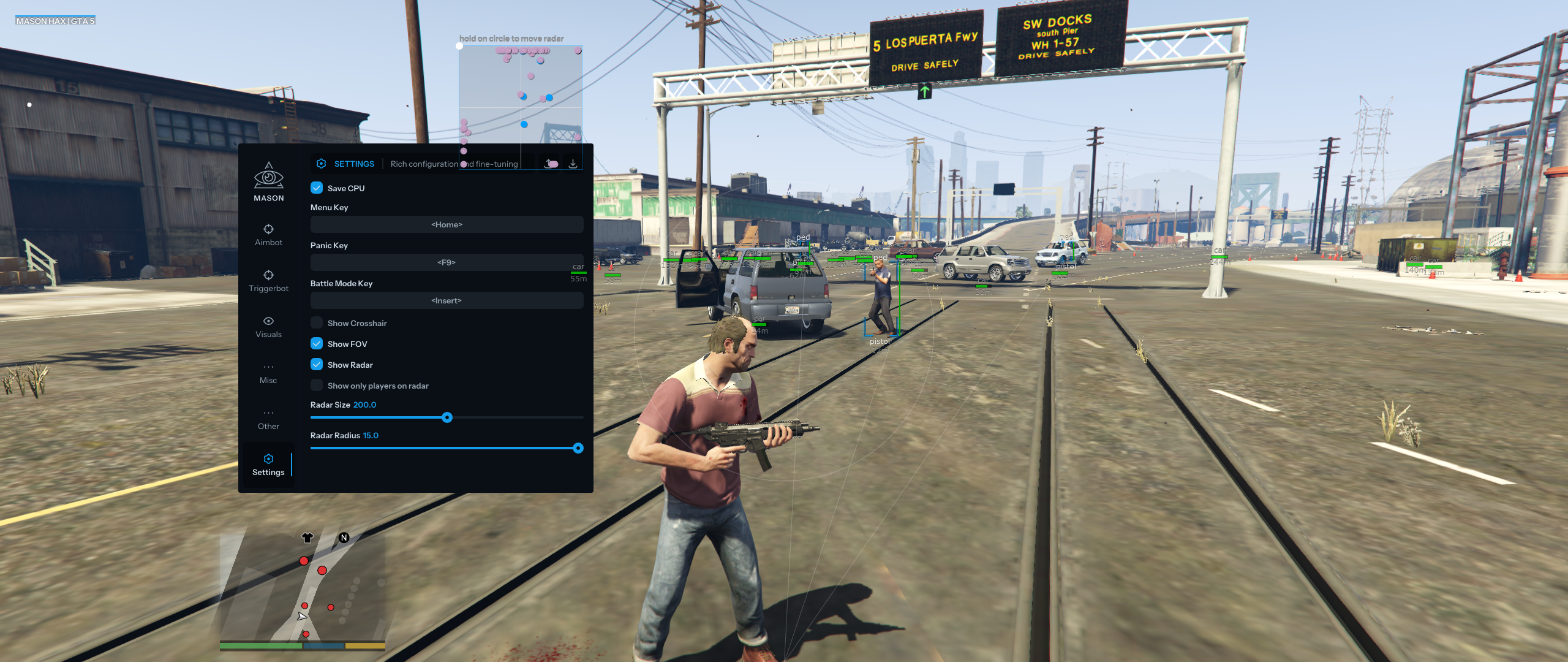The image size is (1568, 662).
Task: Select the Battle Mode Key Insert field
Action: click(x=447, y=300)
